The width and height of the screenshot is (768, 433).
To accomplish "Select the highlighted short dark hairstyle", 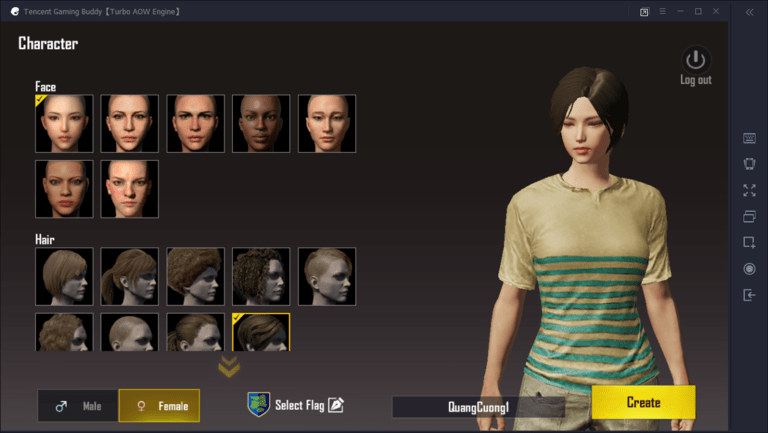I will click(261, 333).
